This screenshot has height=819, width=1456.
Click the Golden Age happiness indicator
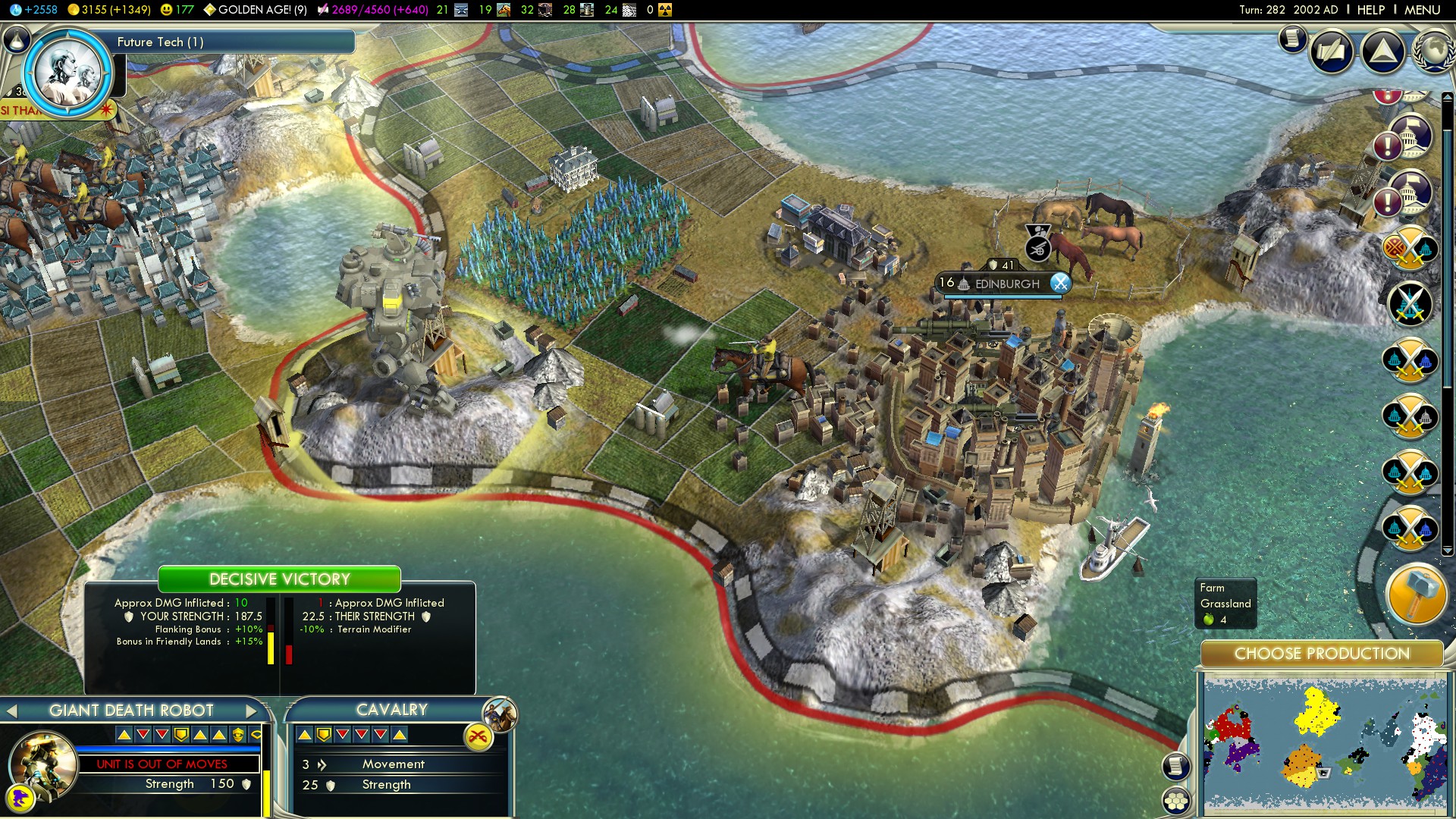pos(255,10)
